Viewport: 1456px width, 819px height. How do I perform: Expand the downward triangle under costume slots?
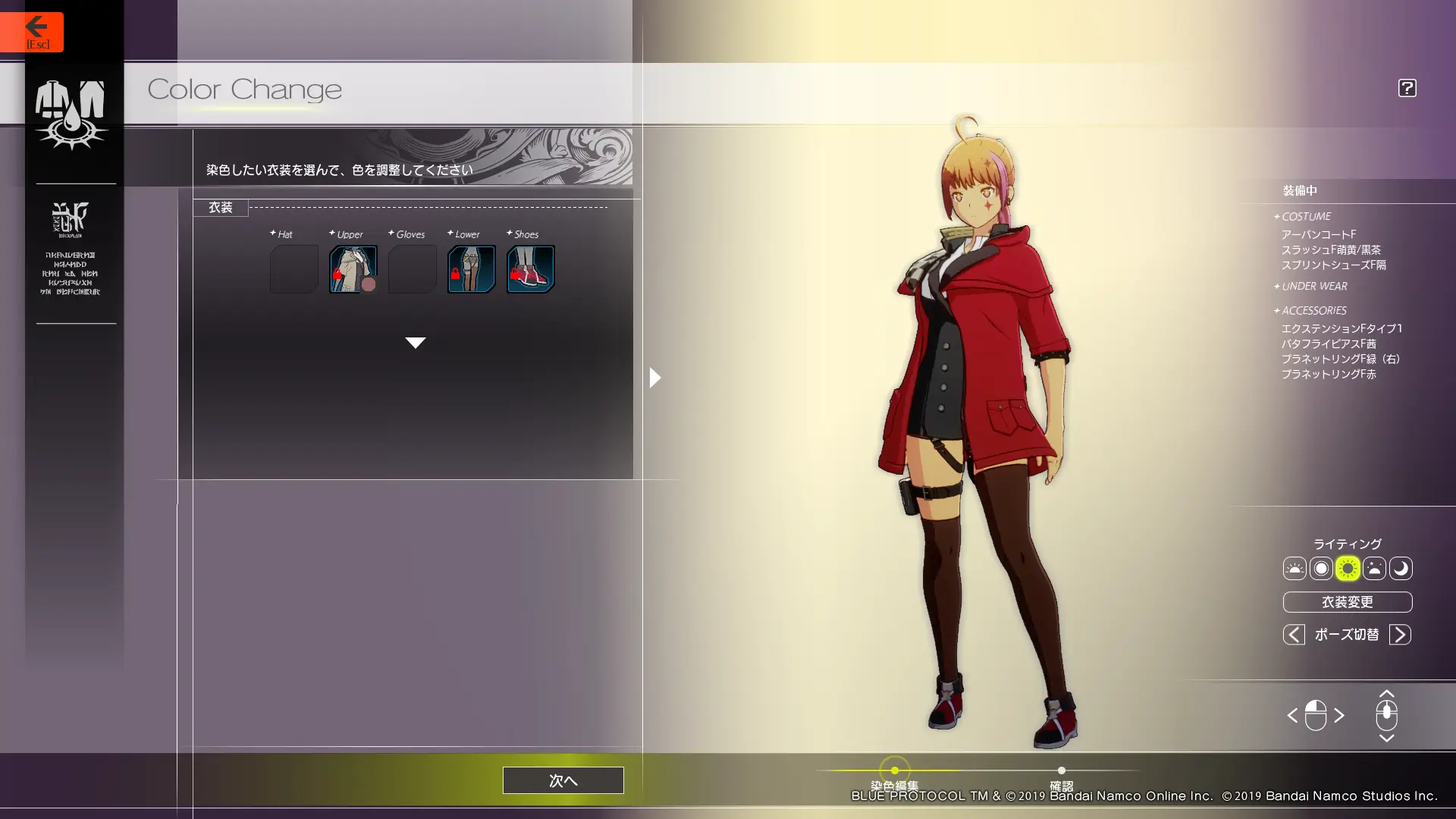point(415,343)
